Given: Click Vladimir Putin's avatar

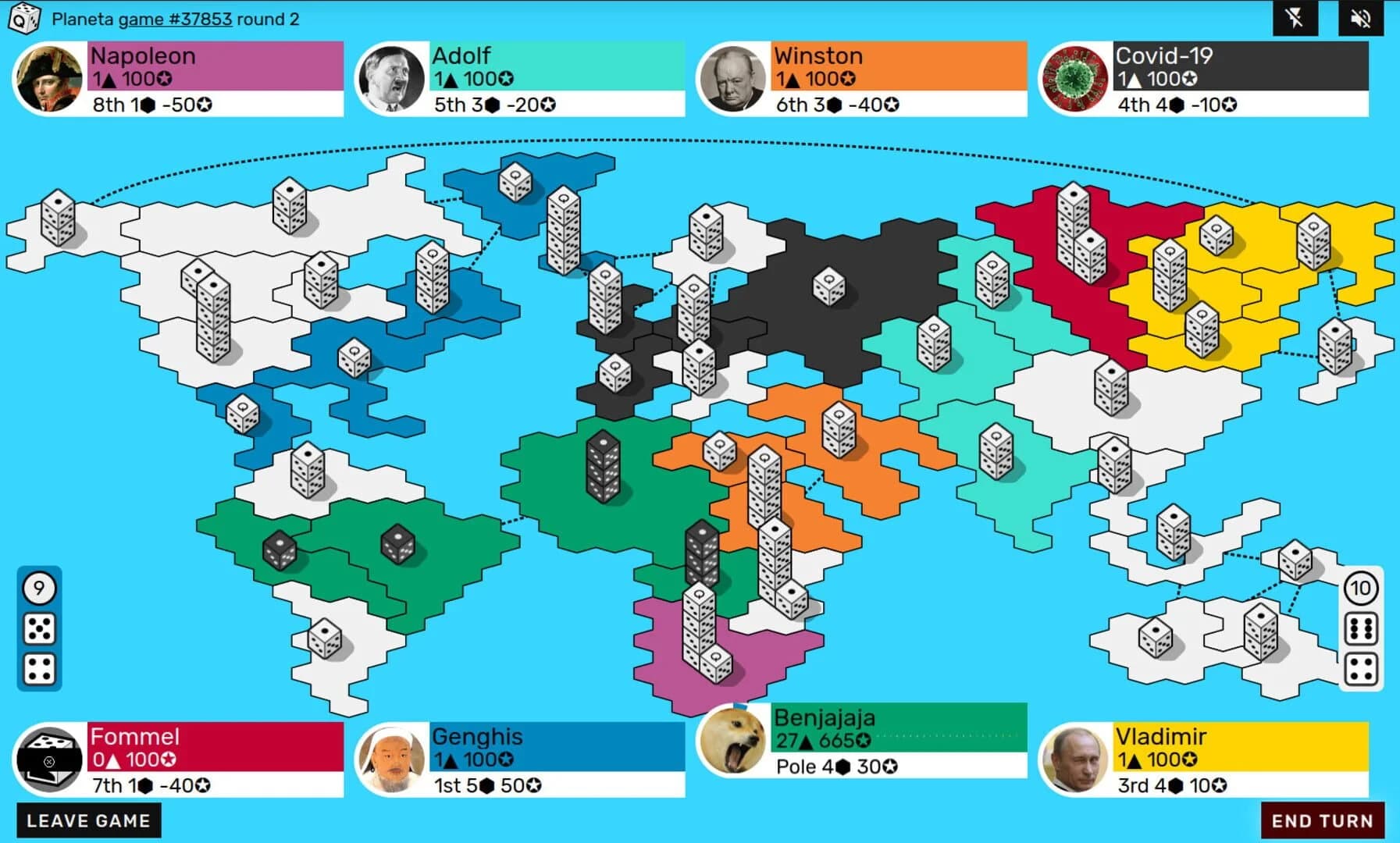Looking at the screenshot, I should (x=1075, y=757).
